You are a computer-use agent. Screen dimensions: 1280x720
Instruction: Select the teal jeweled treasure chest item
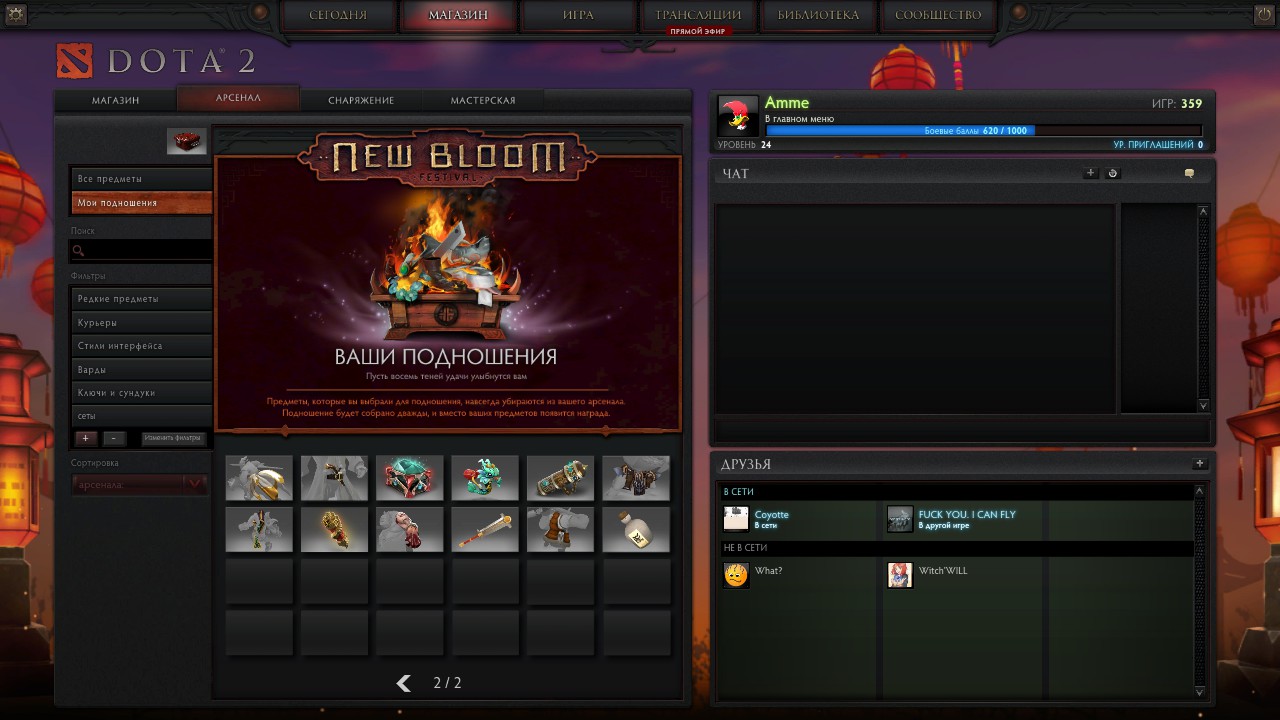tap(410, 478)
